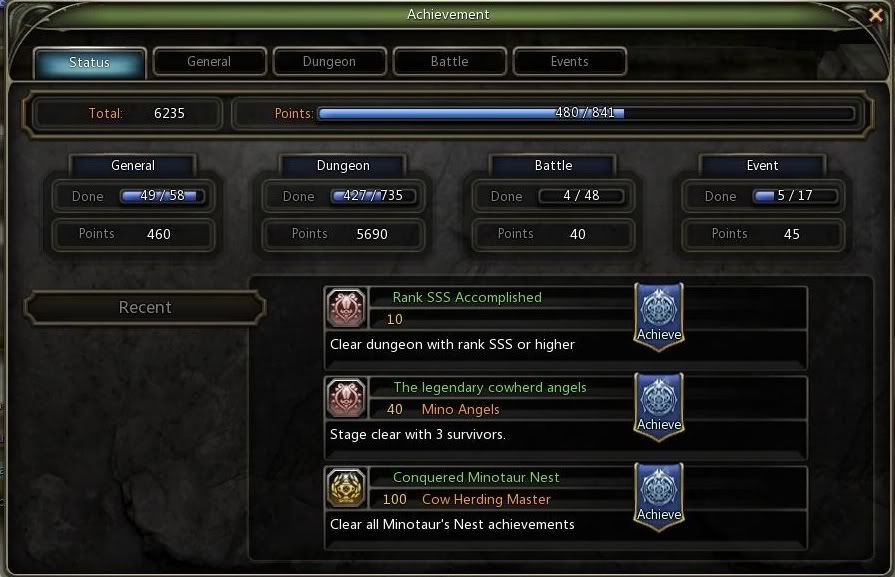895x577 pixels.
Task: Click the Rank SSS skull achievement icon
Action: pyautogui.click(x=346, y=308)
